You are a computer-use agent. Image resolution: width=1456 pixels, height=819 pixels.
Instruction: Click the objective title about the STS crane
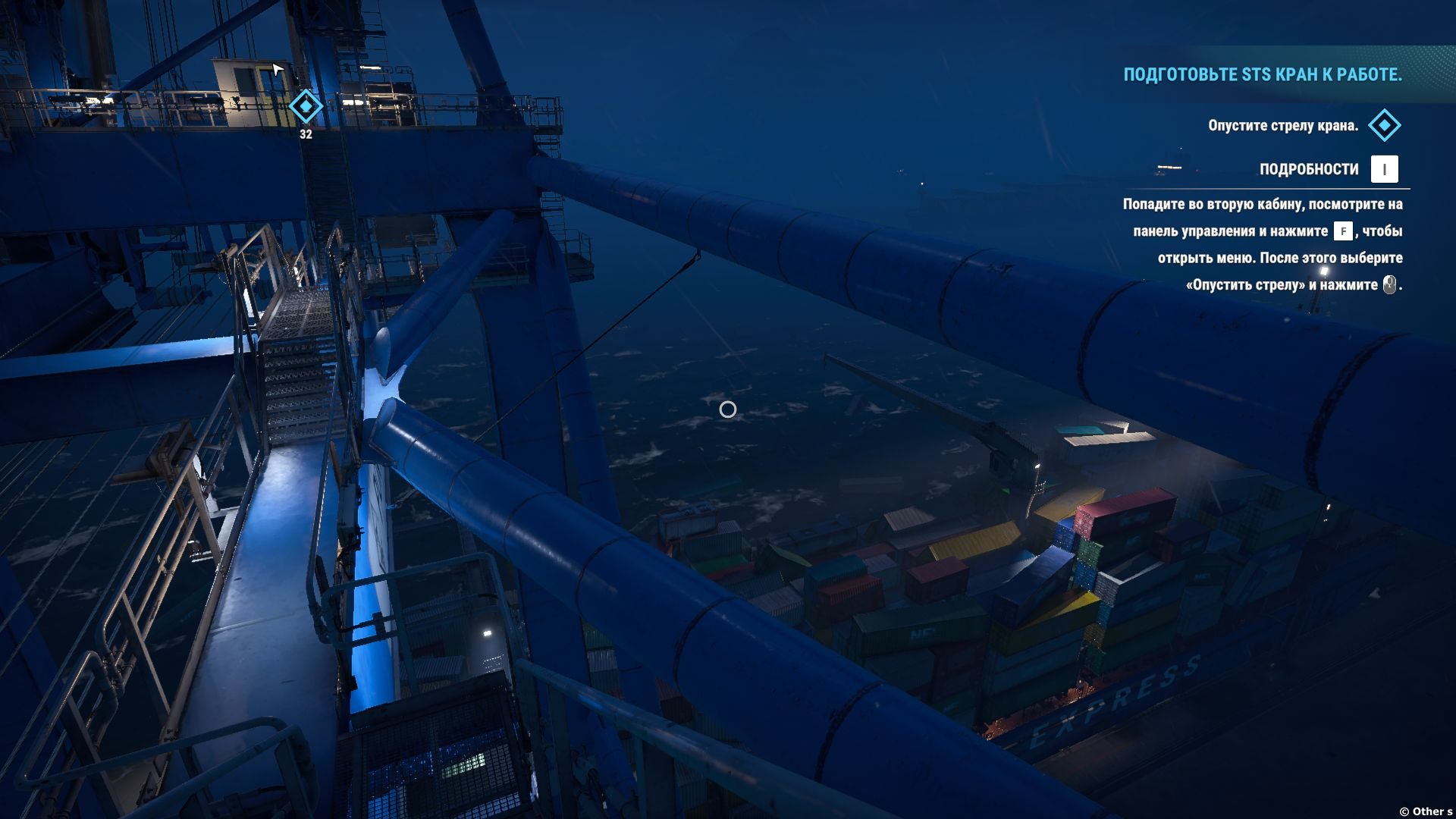coord(1262,74)
